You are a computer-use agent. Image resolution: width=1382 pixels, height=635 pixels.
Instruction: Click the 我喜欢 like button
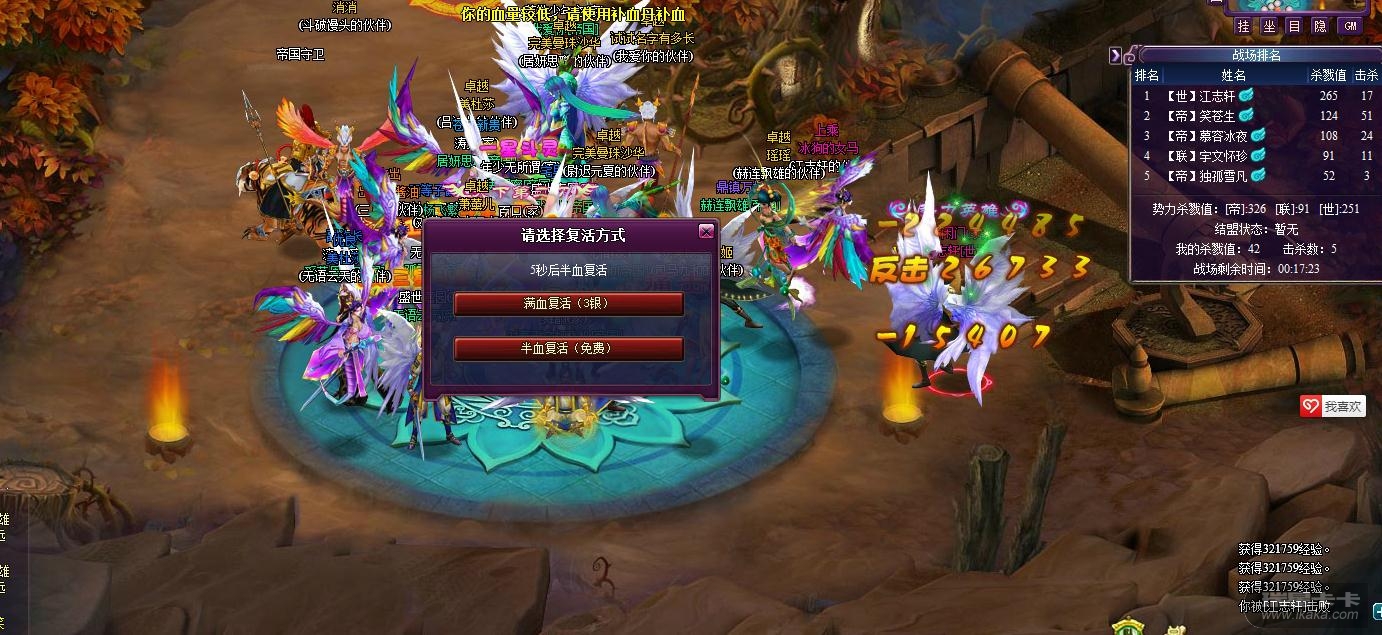pos(1332,406)
